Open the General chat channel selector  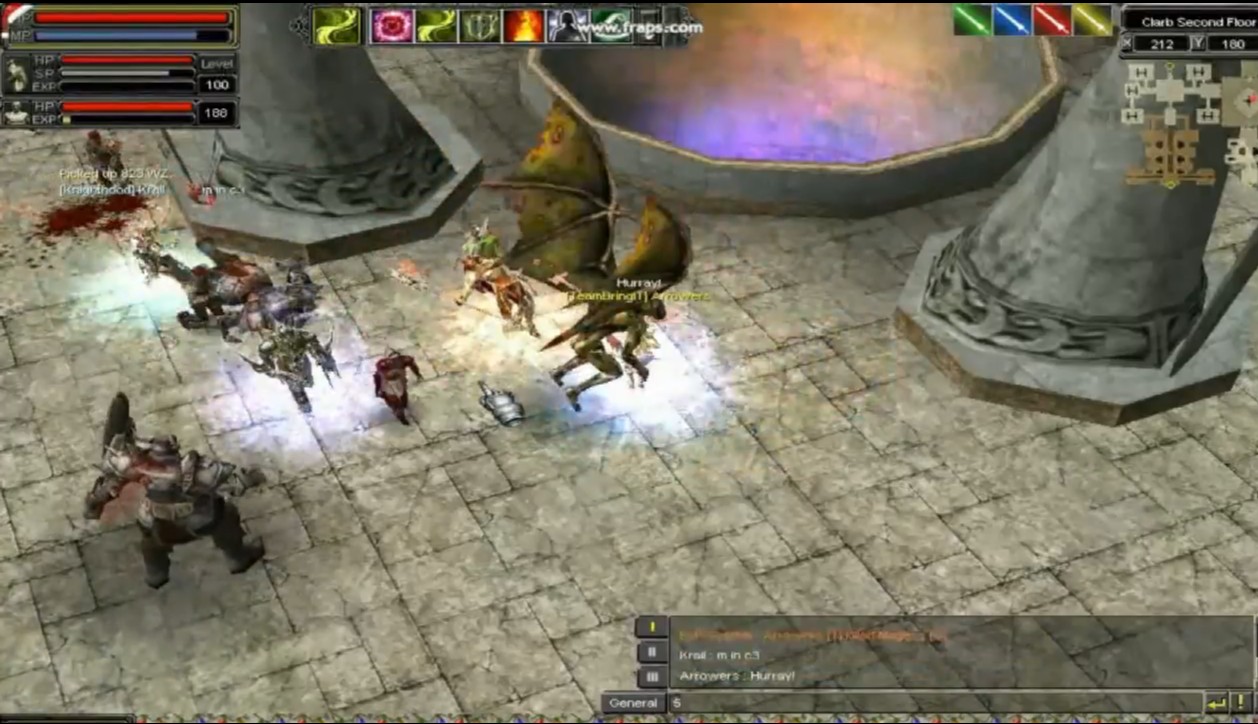633,703
